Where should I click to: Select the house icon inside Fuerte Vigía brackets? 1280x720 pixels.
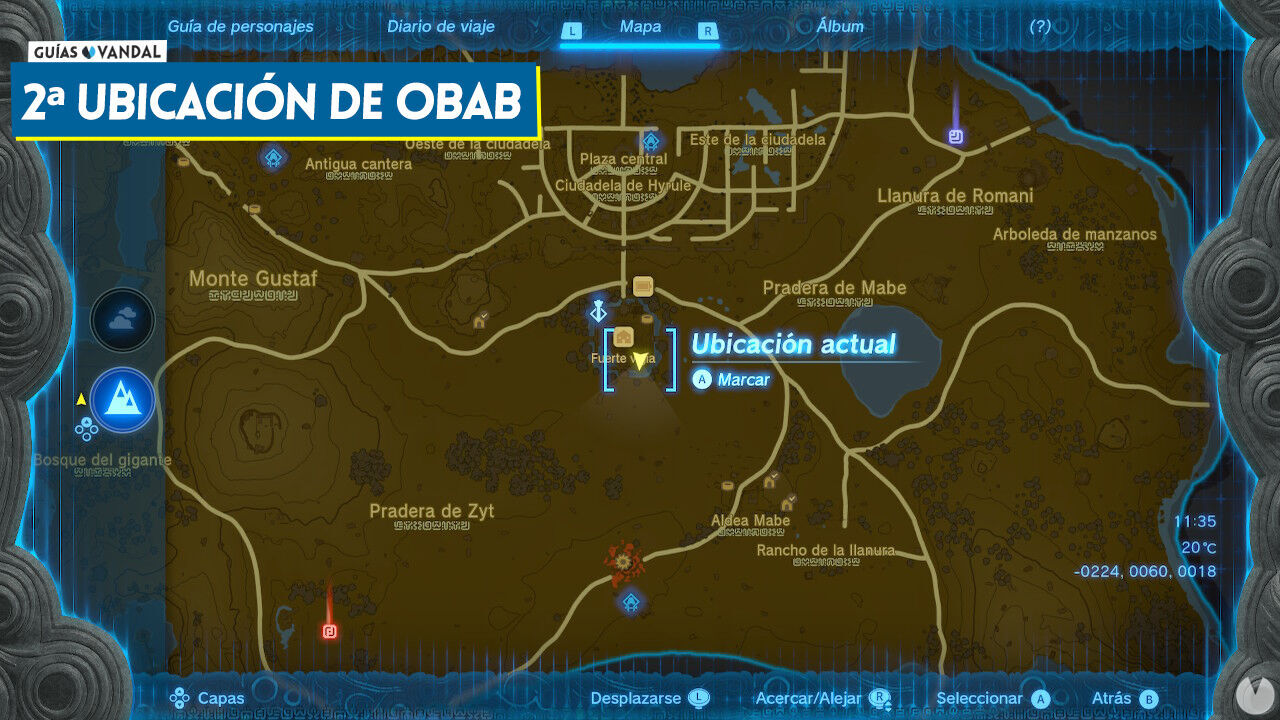(624, 335)
